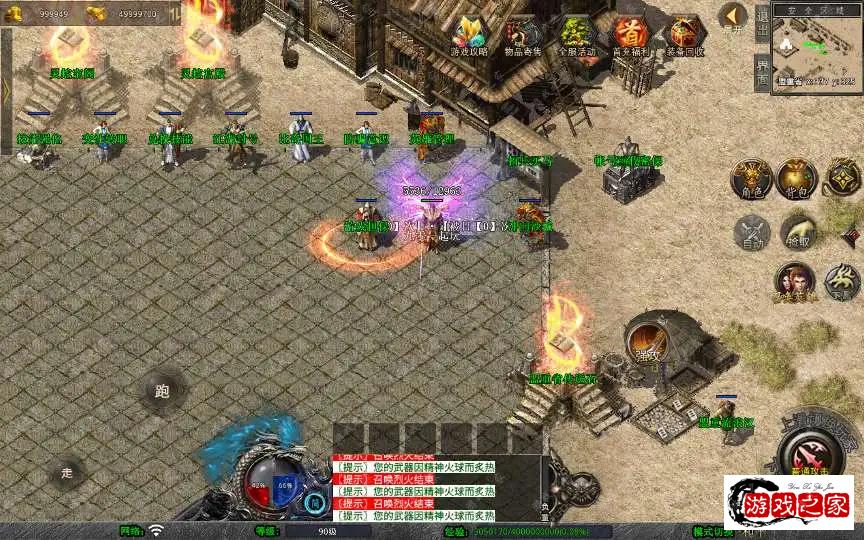Click the 退出 exit tab
Viewport: 864px width, 540px height.
pyautogui.click(x=762, y=21)
